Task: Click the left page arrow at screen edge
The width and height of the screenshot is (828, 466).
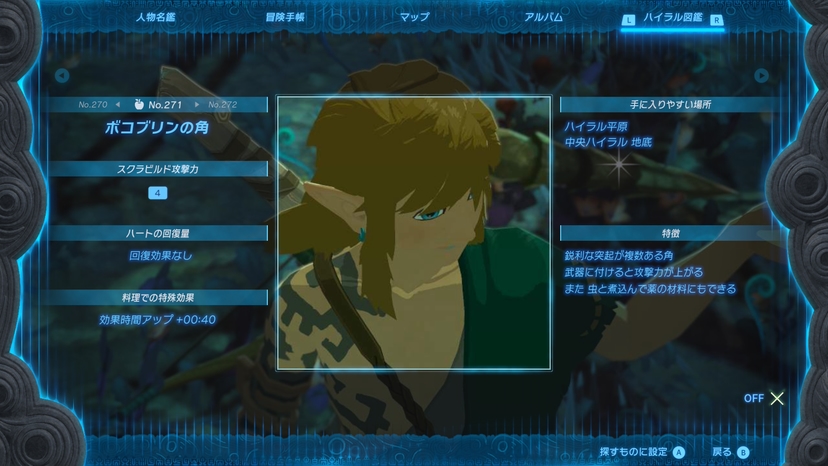Action: click(x=62, y=76)
